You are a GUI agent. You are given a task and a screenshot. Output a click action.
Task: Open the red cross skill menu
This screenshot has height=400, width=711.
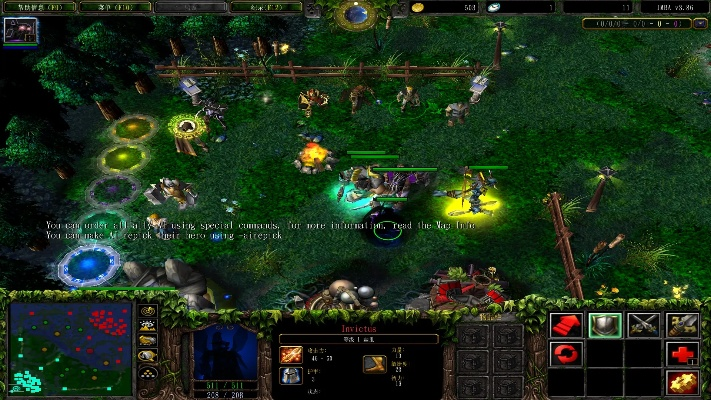click(682, 353)
